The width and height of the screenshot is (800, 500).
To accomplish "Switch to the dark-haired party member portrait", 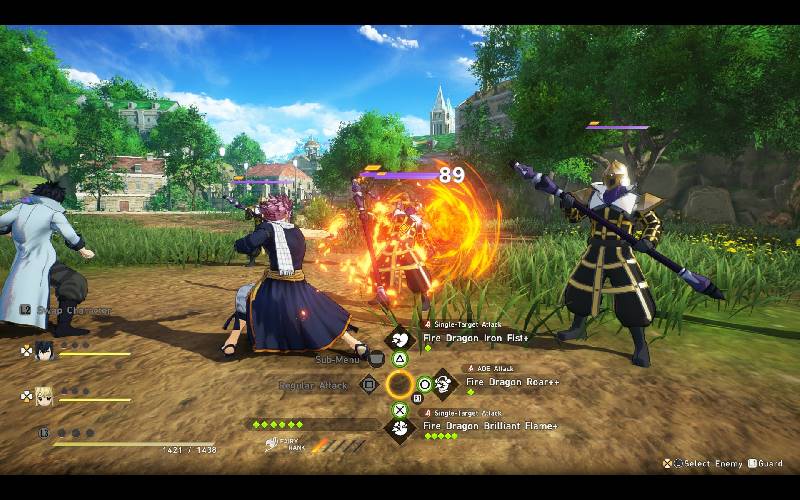I will click(x=44, y=351).
